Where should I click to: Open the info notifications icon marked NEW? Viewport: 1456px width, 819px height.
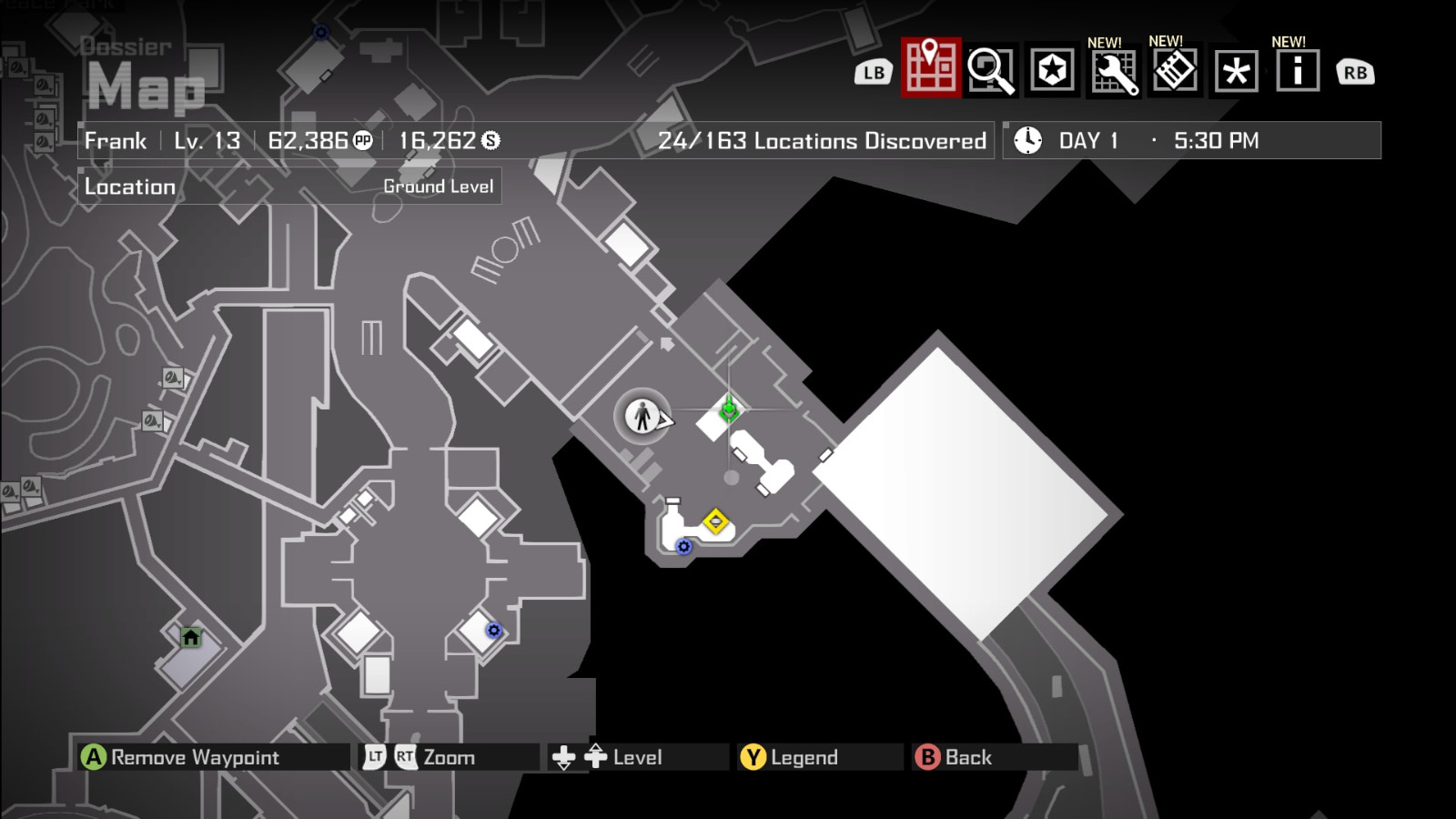[1298, 71]
